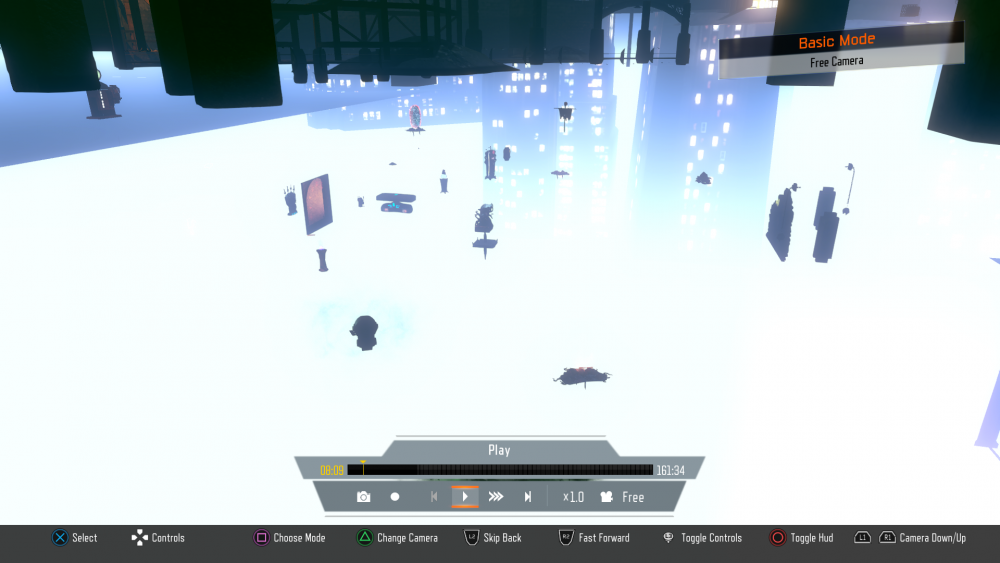Select the yellow timeline position marker
The height and width of the screenshot is (563, 1000).
(x=363, y=462)
